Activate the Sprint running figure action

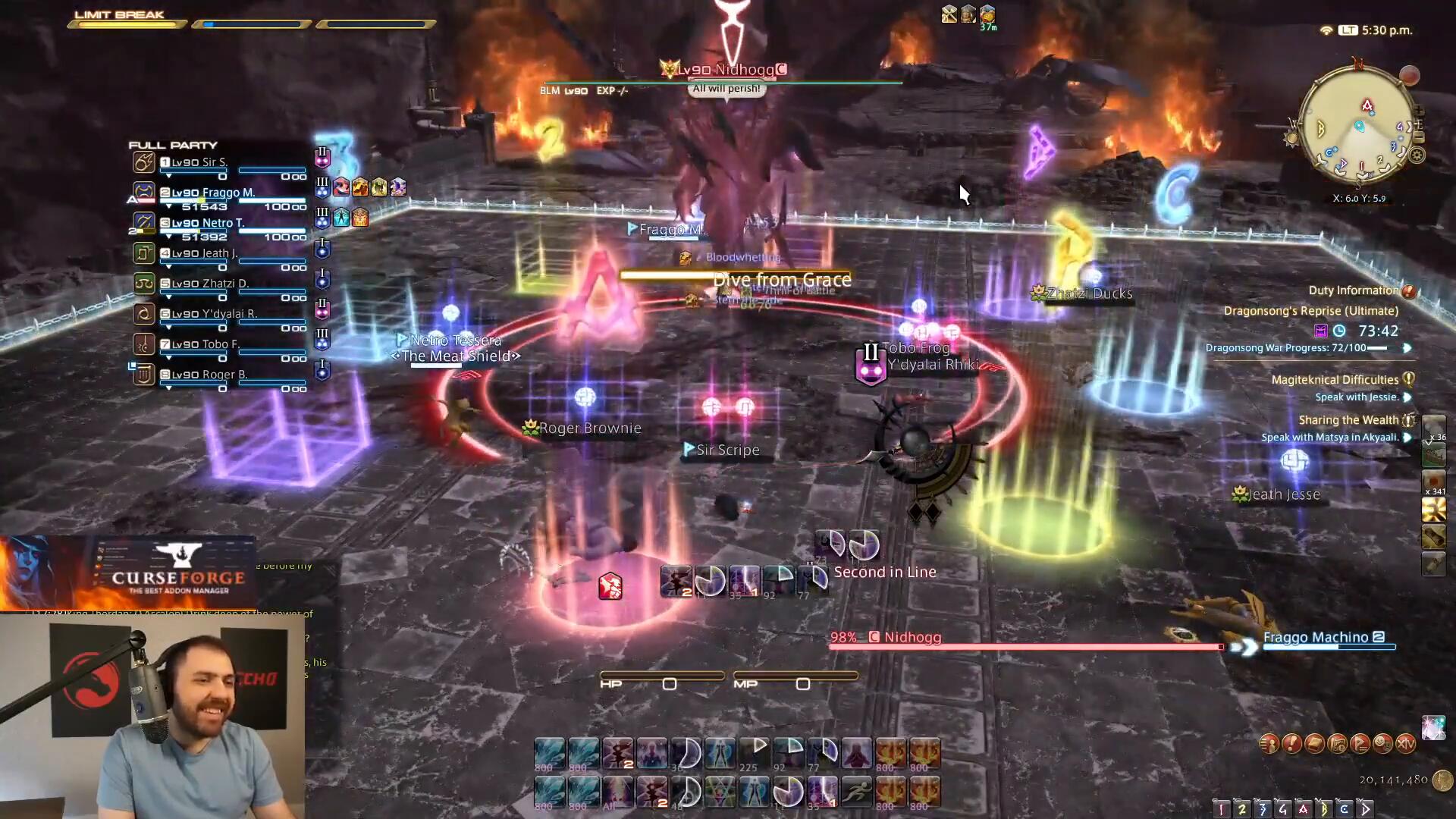tap(856, 792)
